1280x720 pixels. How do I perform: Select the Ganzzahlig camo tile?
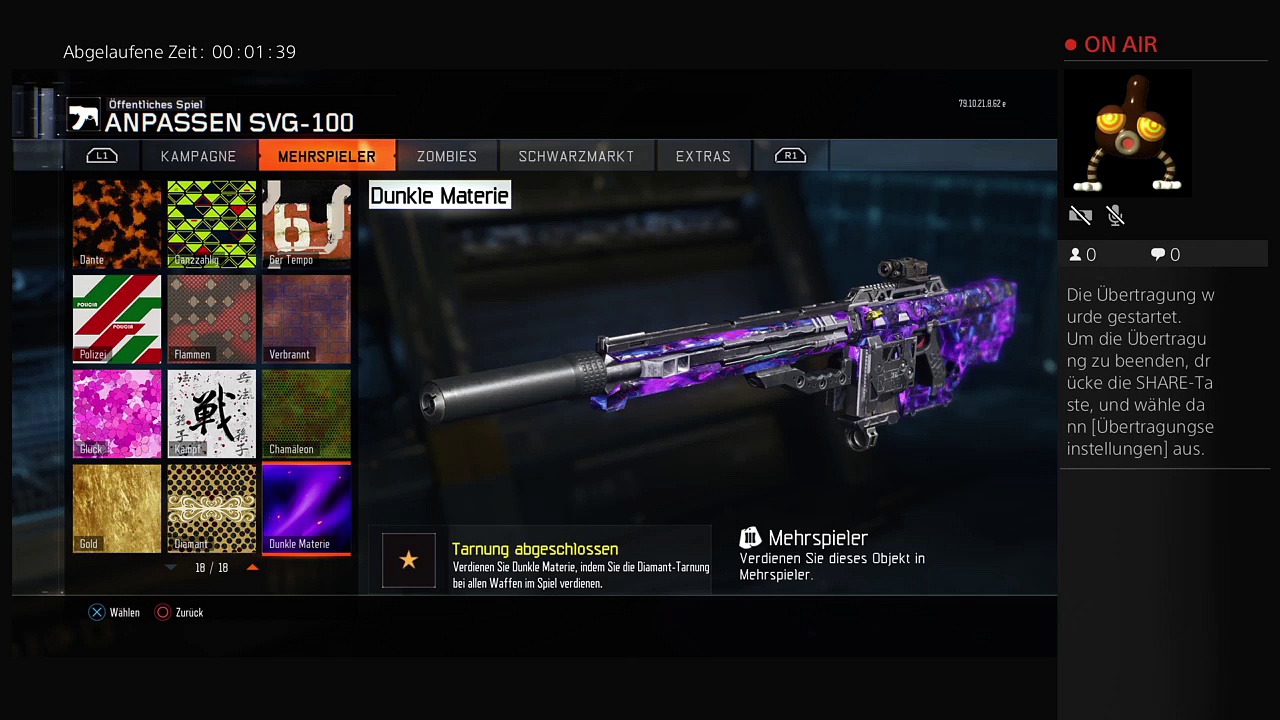(211, 224)
